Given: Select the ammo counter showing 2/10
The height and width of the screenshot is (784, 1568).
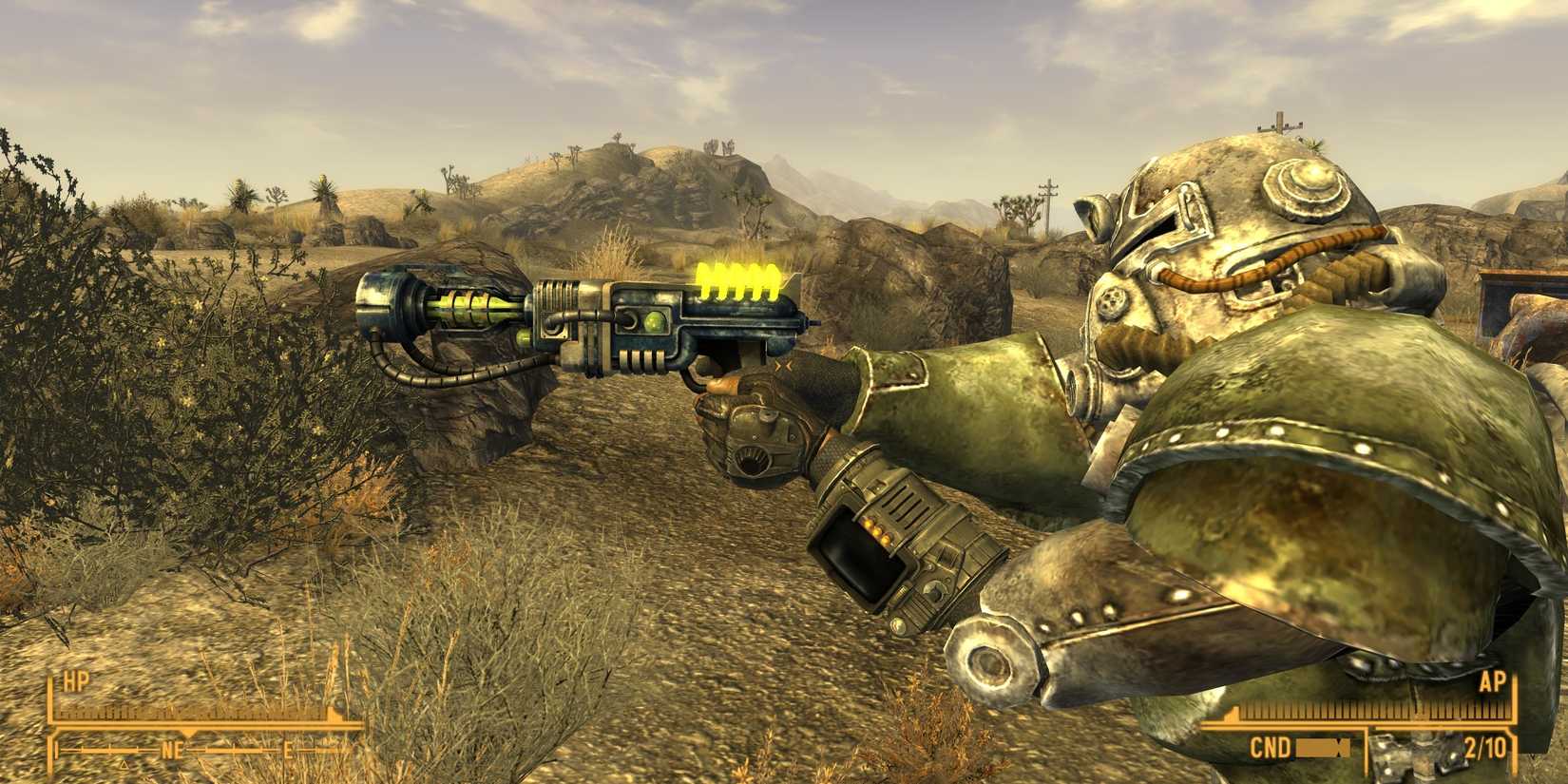Looking at the screenshot, I should coord(1484,747).
